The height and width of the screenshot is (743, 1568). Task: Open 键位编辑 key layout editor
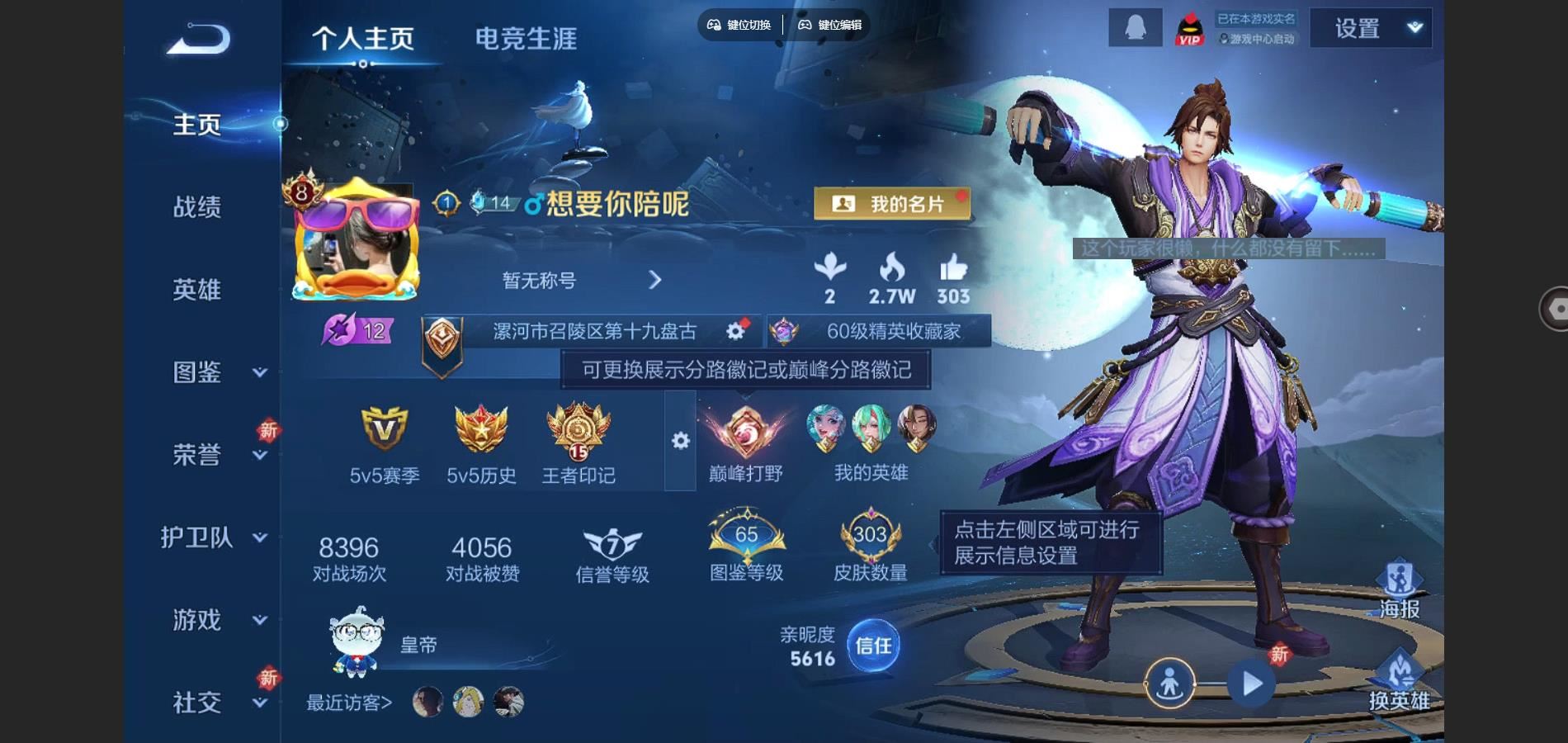pos(829,25)
